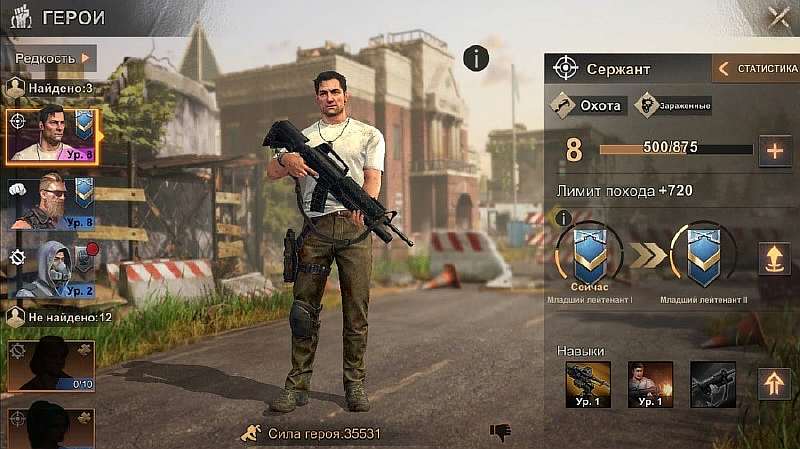Image resolution: width=800 pixels, height=449 pixels.
Task: Click the thumbs-down dislike icon
Action: 500,432
